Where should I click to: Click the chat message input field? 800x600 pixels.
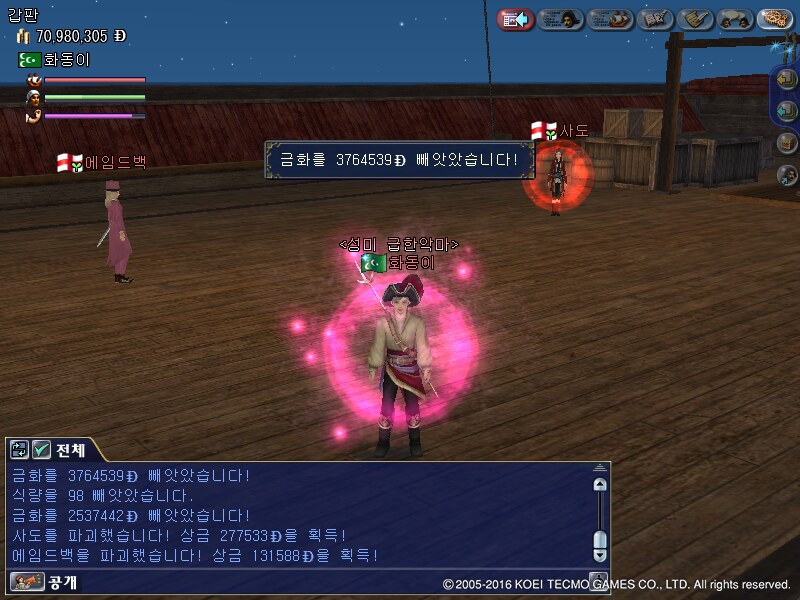(250, 581)
